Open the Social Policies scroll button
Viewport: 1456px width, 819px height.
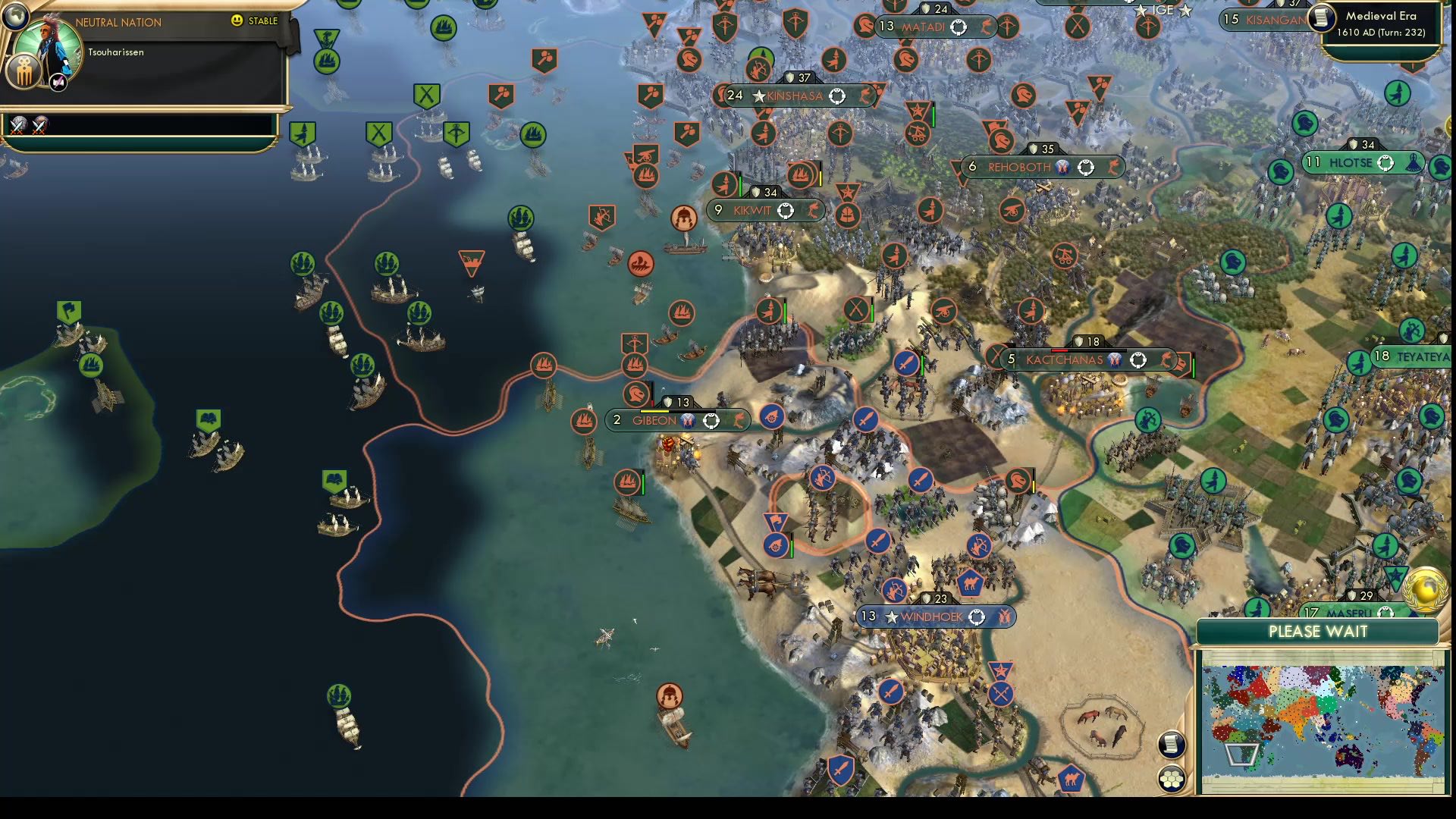click(x=1172, y=745)
